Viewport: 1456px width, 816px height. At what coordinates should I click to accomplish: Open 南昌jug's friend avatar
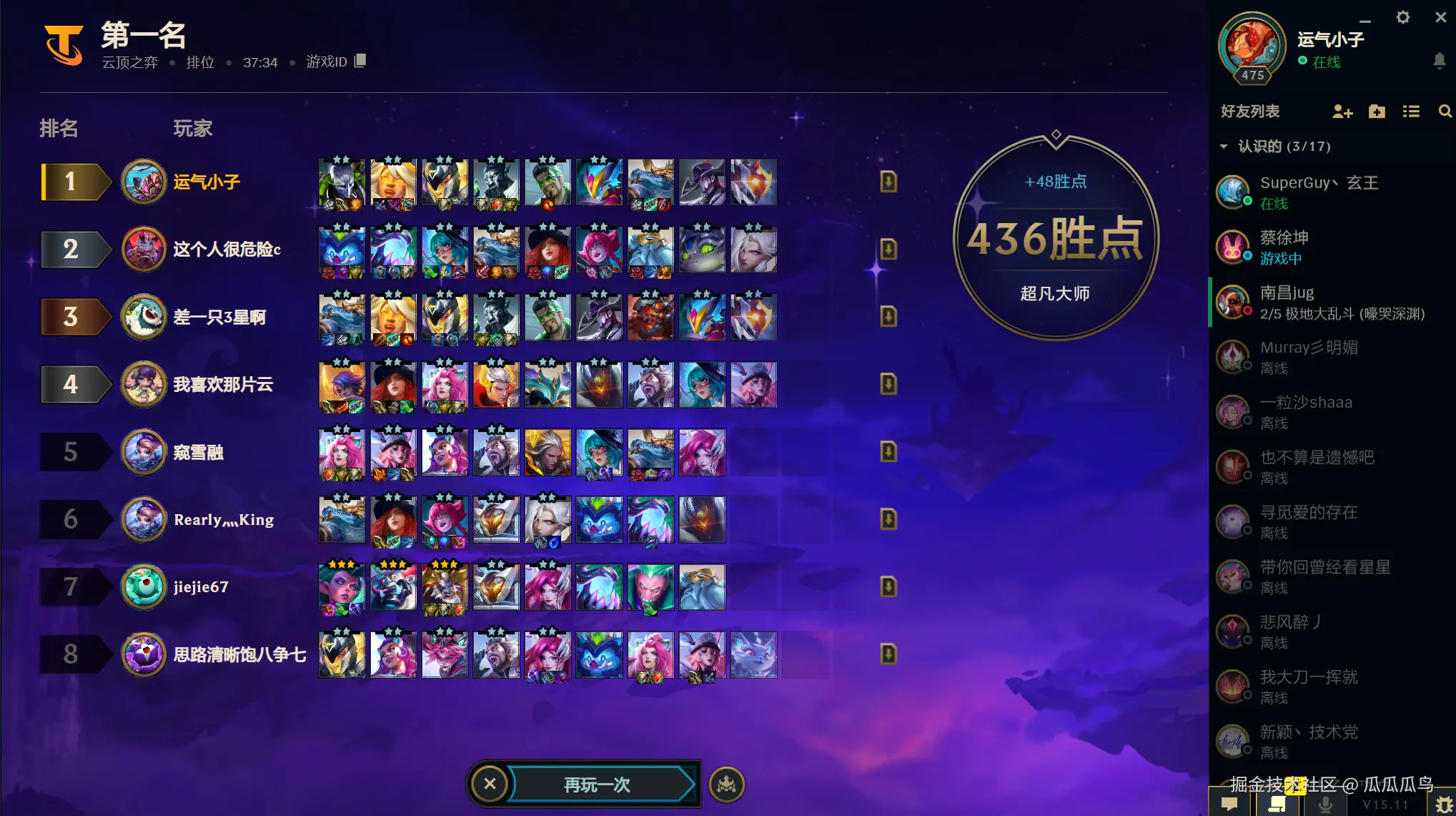tap(1233, 302)
